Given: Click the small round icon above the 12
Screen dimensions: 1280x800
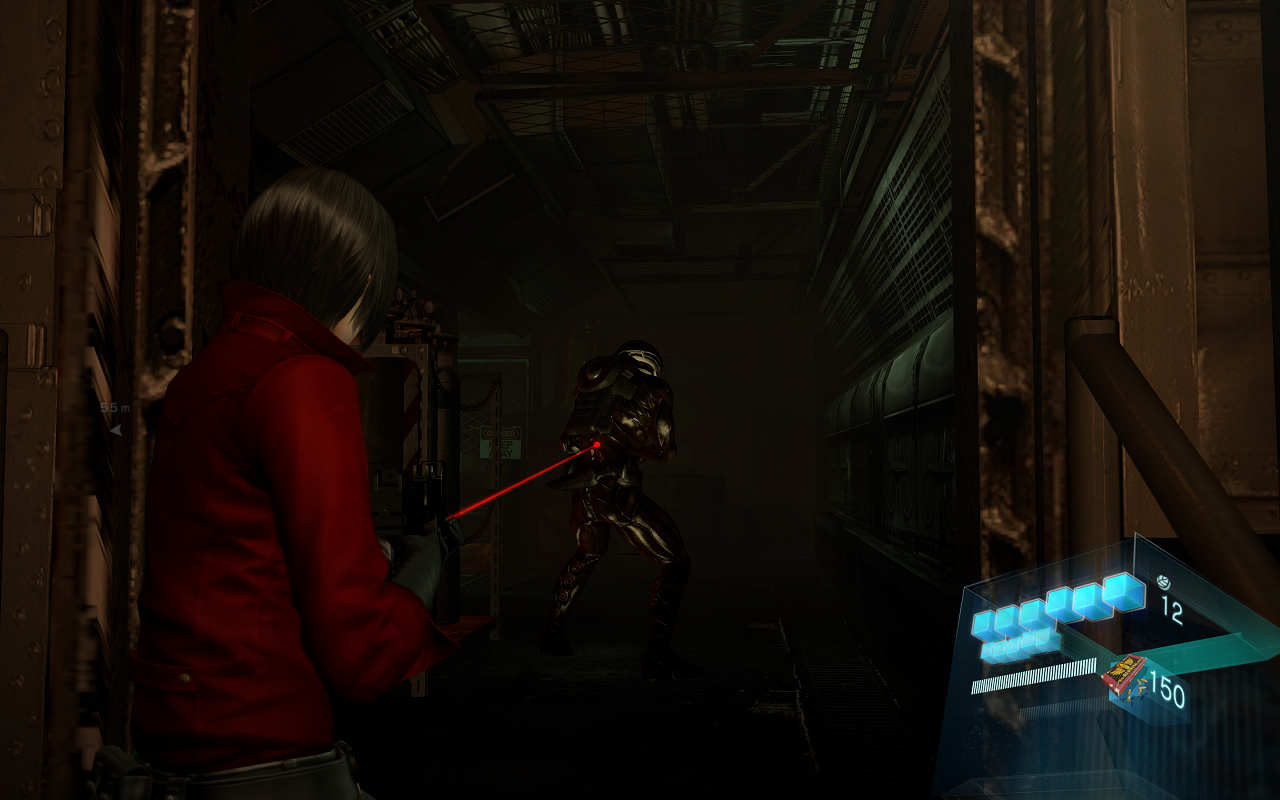Looking at the screenshot, I should coord(1163,581).
